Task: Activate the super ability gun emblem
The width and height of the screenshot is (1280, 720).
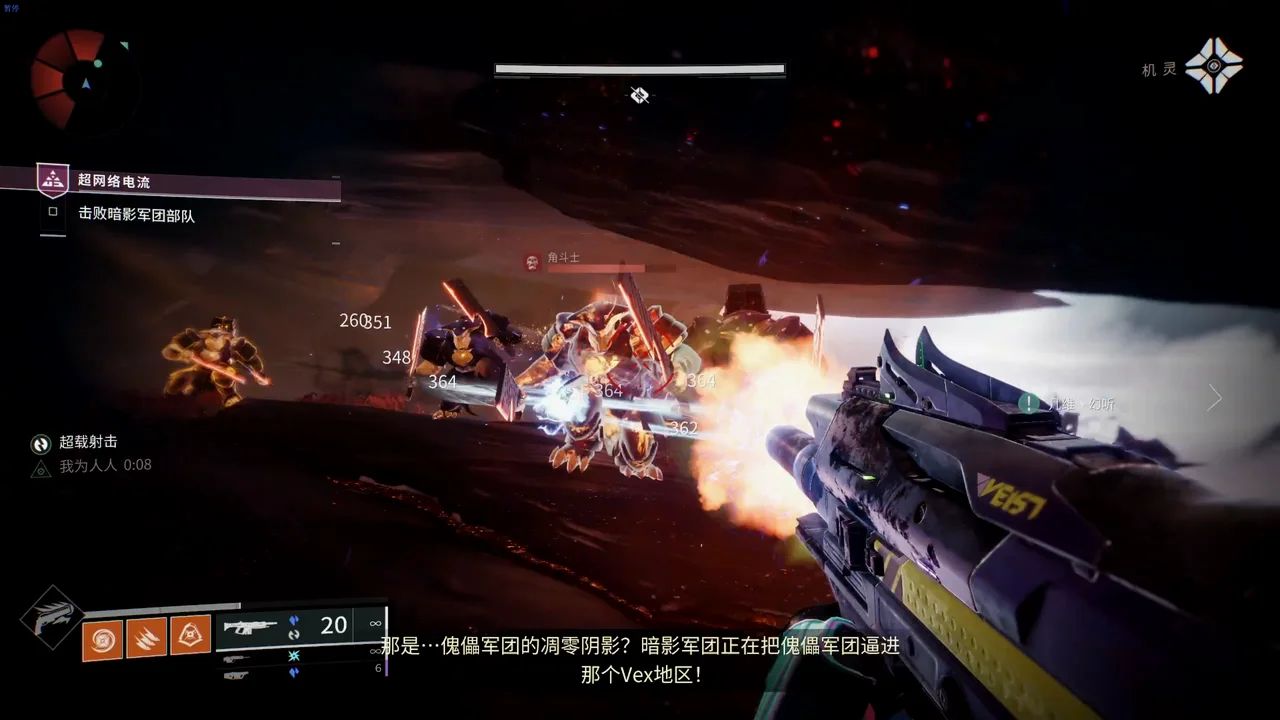Action: point(51,617)
